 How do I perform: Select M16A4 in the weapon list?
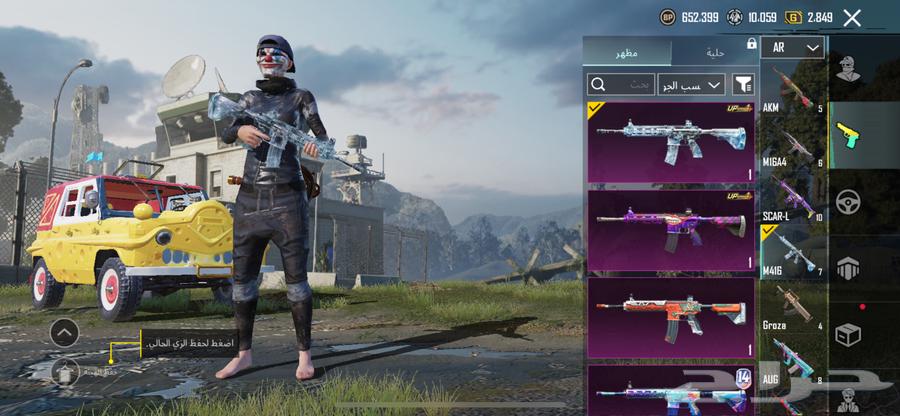(792, 144)
